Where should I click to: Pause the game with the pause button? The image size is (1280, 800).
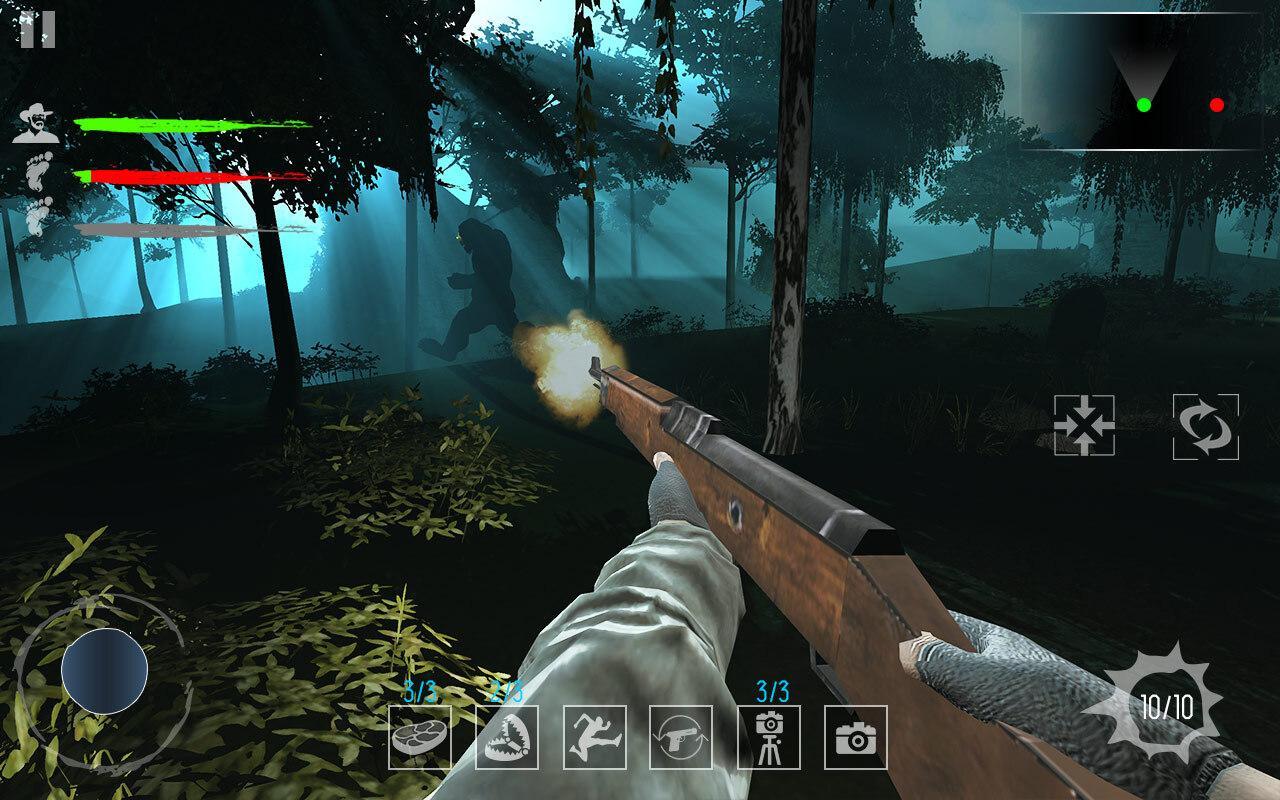38,30
